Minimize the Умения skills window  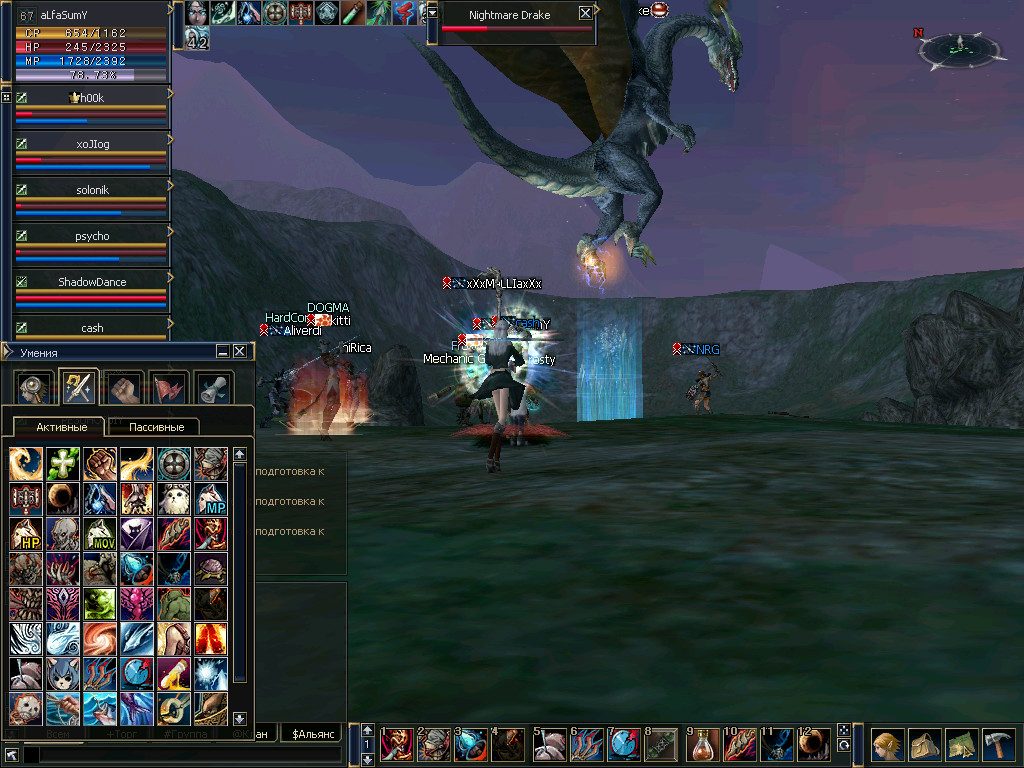pos(223,351)
